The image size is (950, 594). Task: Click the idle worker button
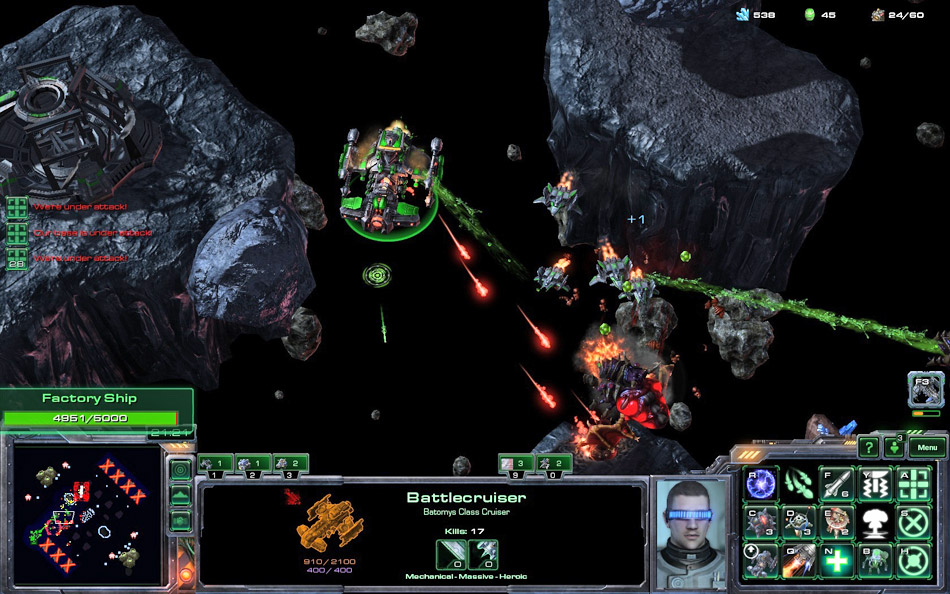(x=926, y=388)
